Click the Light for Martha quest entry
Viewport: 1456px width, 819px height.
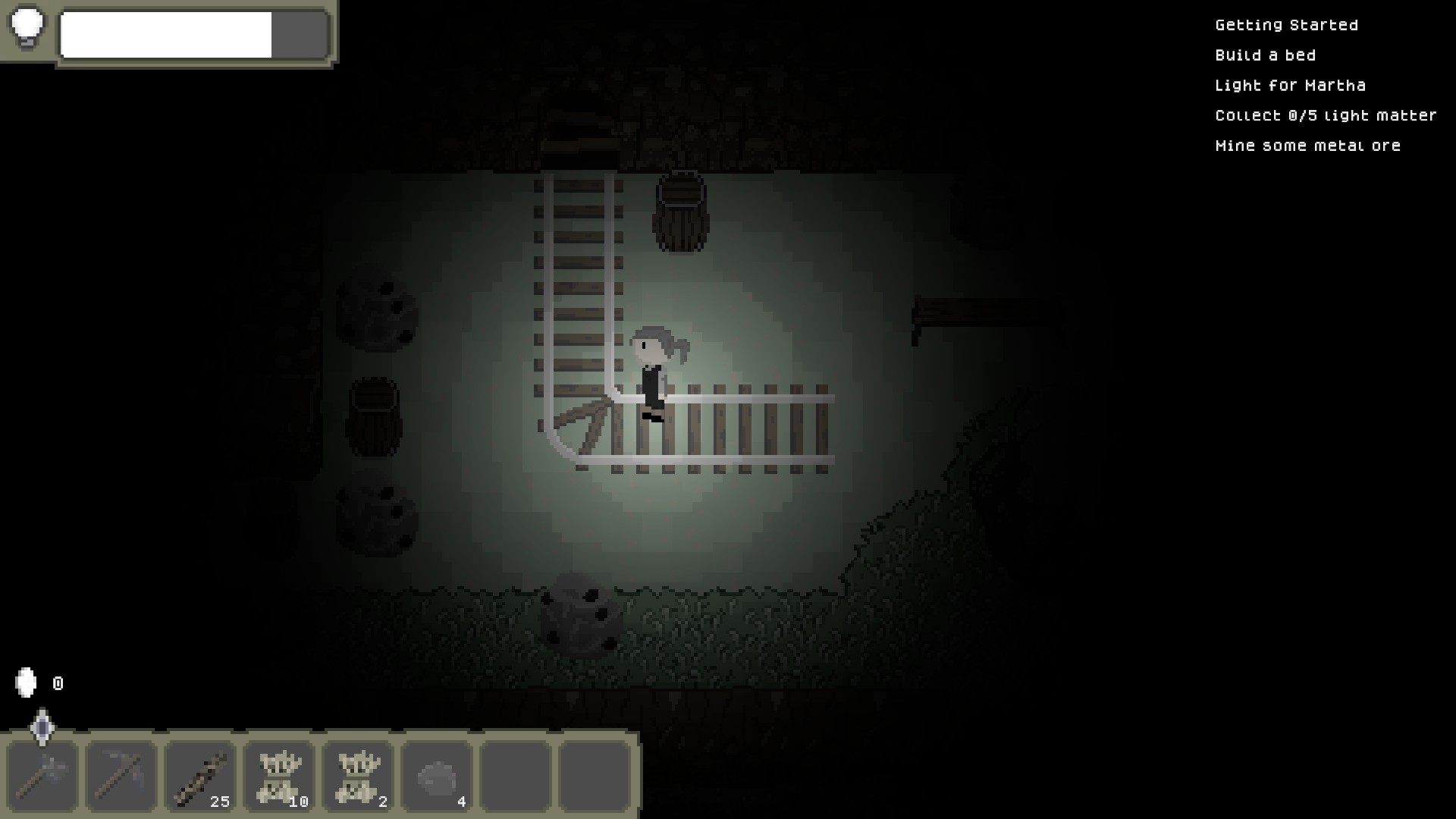(x=1291, y=85)
